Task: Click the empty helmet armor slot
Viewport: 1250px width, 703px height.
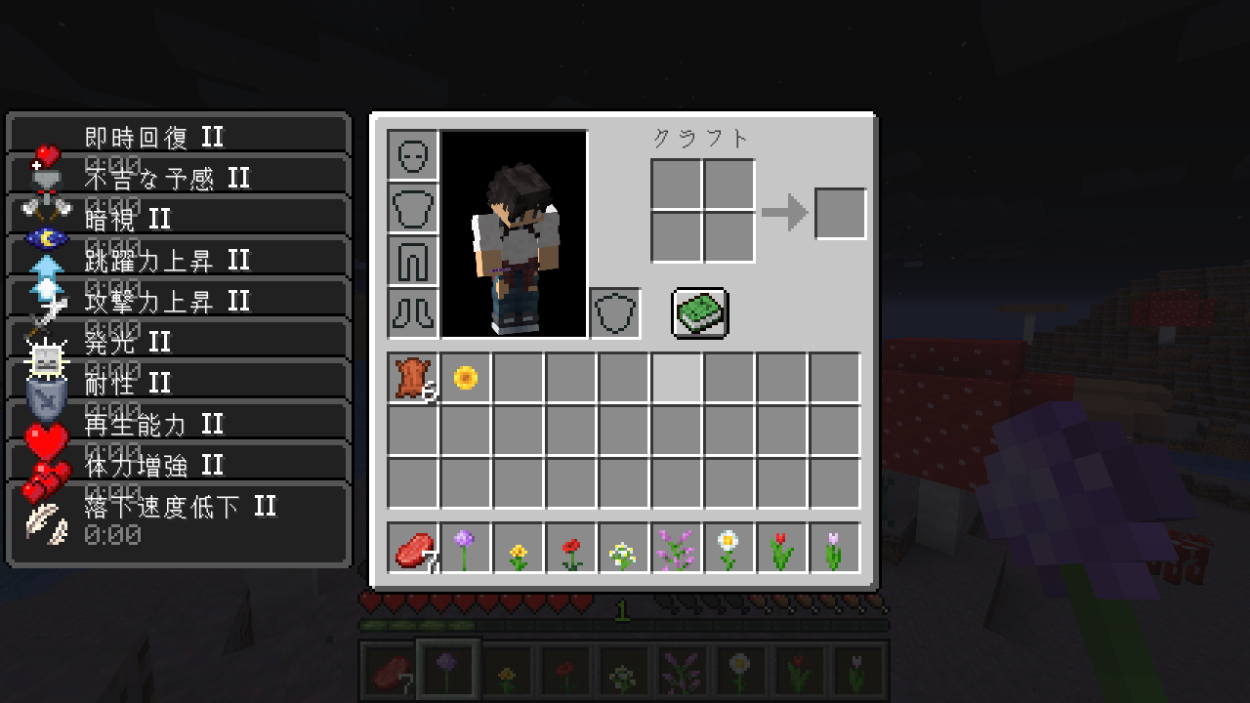Action: coord(412,156)
